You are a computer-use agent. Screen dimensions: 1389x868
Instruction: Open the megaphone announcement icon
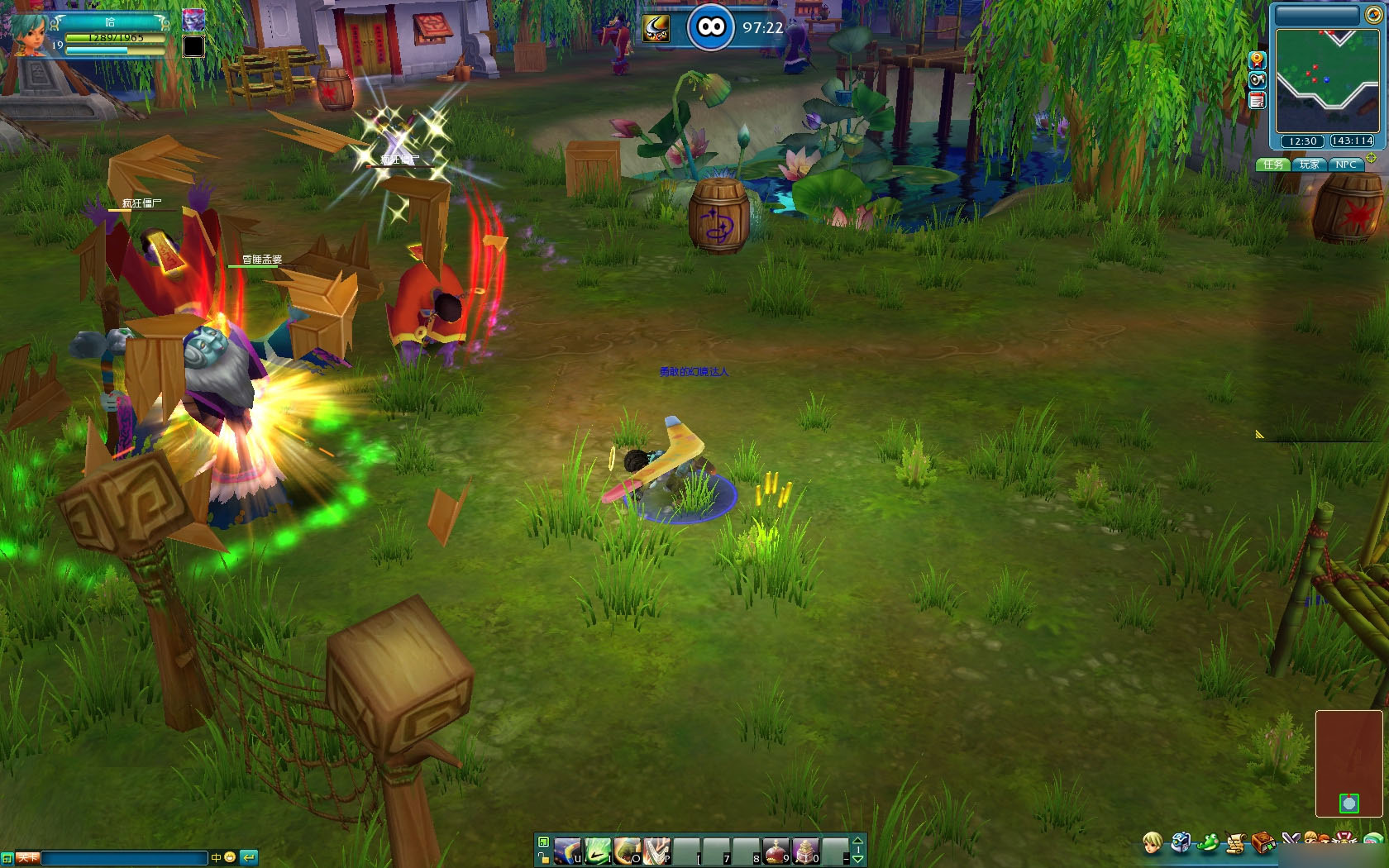(1257, 80)
